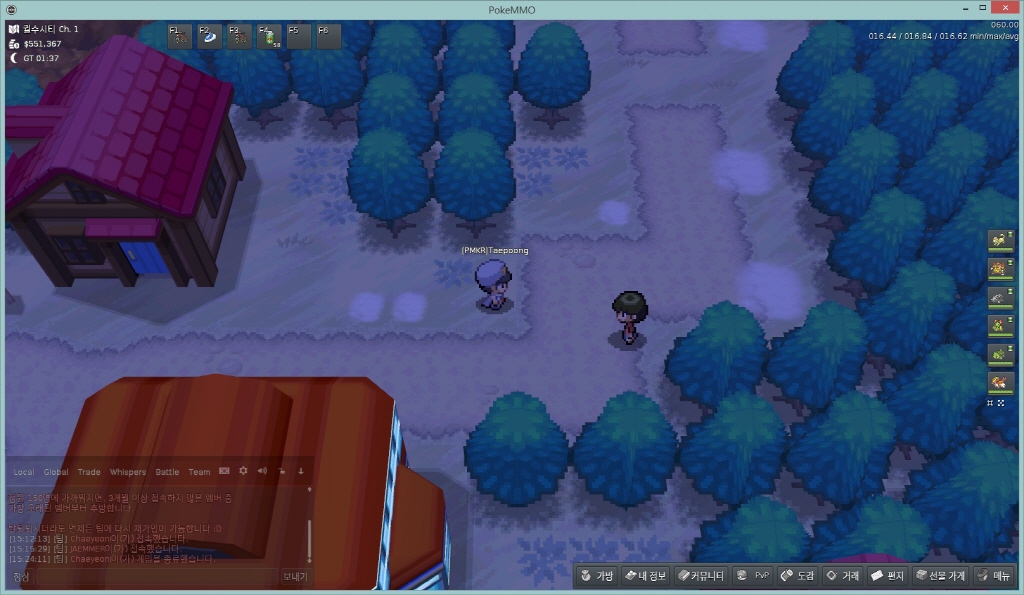Image resolution: width=1024 pixels, height=595 pixels.
Task: Open the 편지 mail window
Action: pyautogui.click(x=888, y=576)
